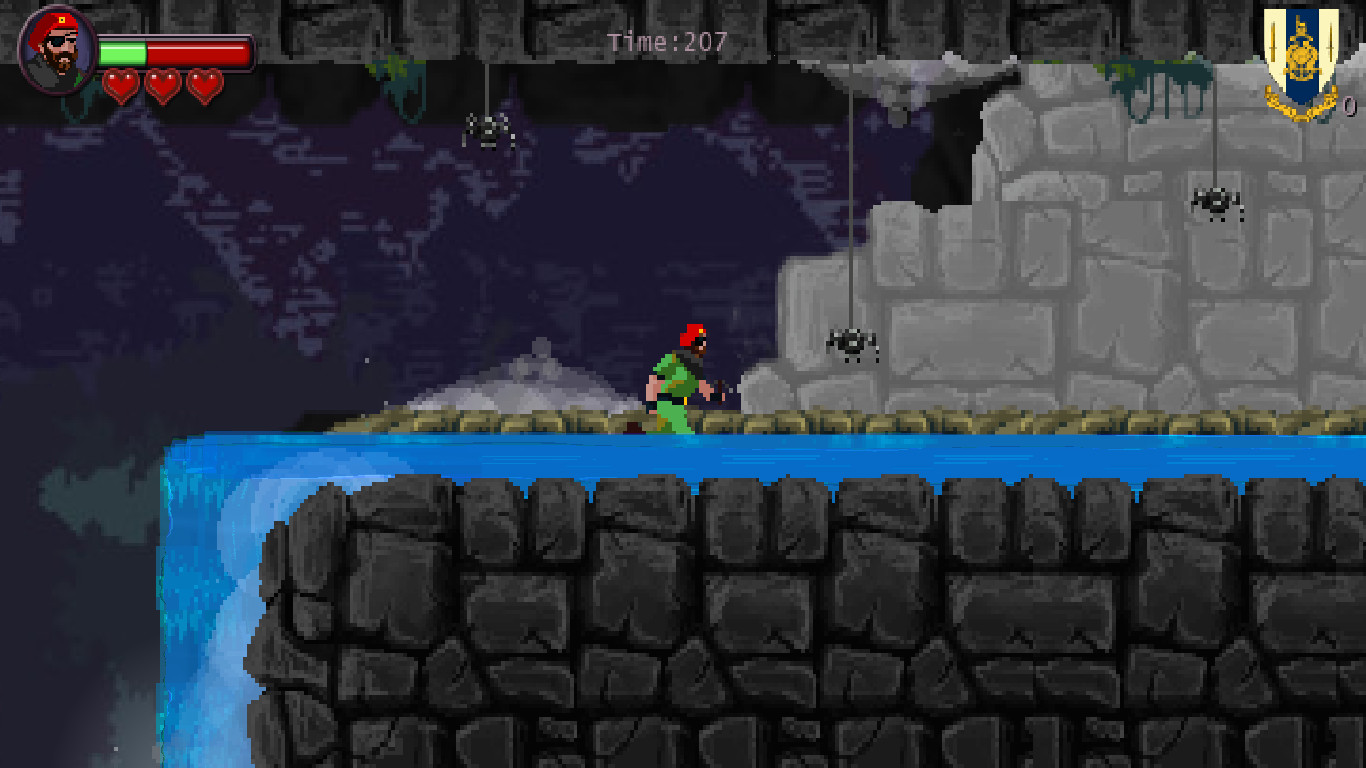This screenshot has height=768, width=1366.
Task: Click the red beret on the player character
Action: (692, 335)
